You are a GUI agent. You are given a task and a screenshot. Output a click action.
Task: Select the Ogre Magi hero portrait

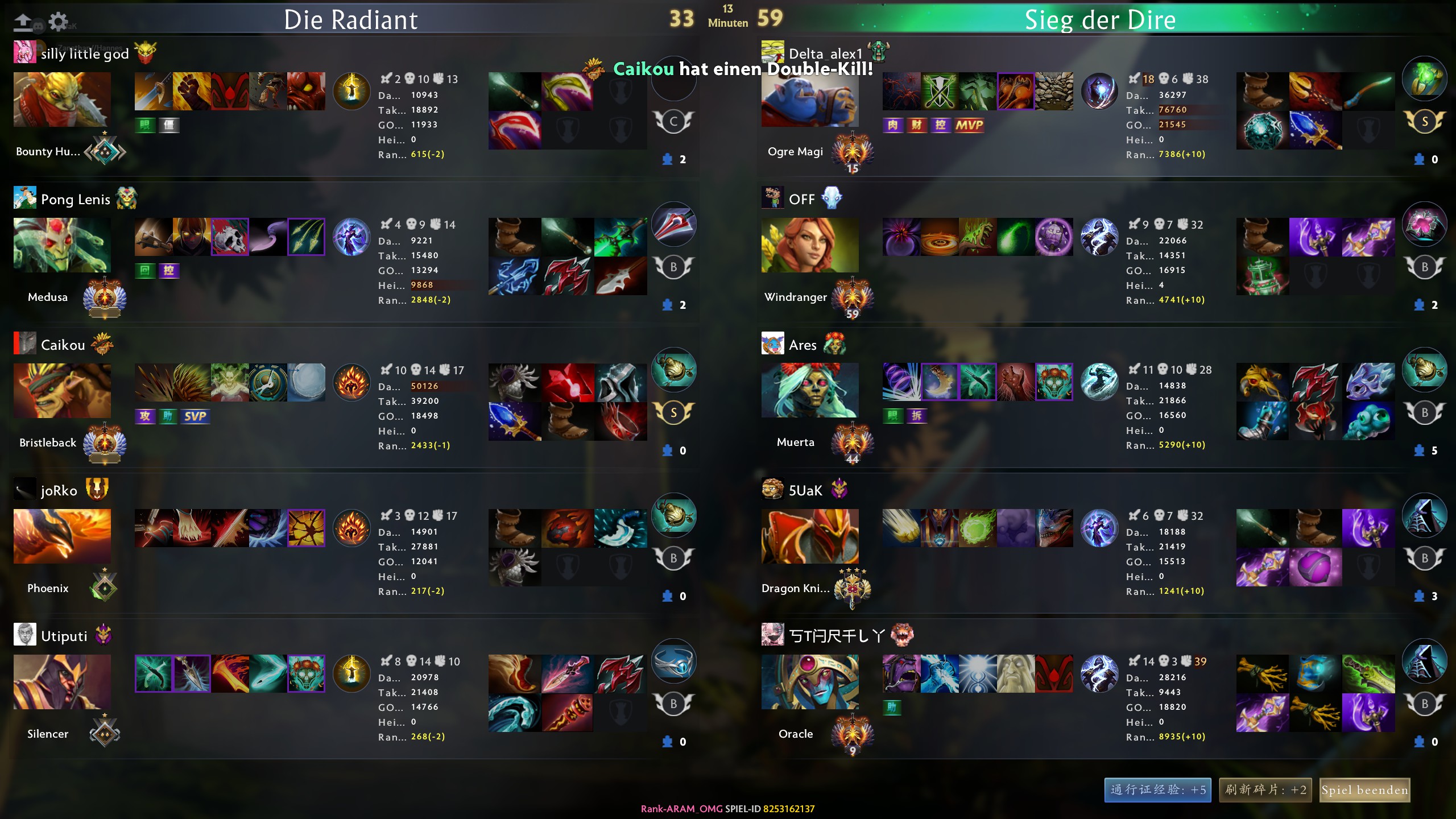point(810,100)
